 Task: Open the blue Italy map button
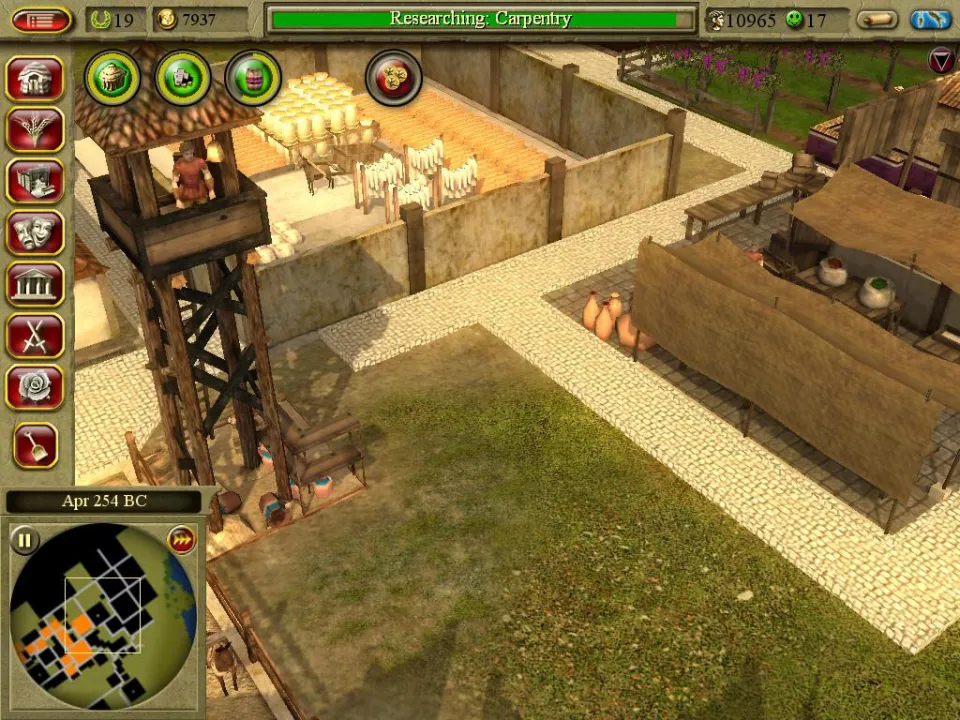(x=930, y=19)
